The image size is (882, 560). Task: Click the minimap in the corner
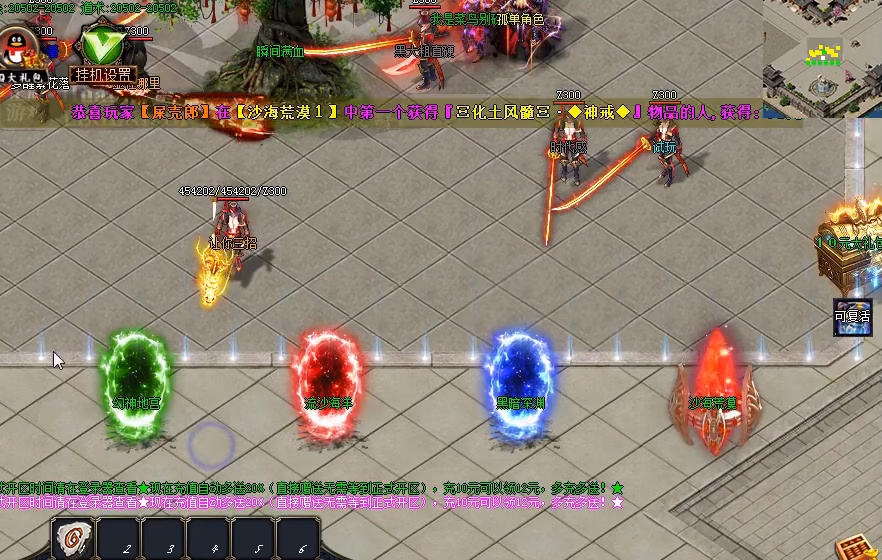(x=822, y=58)
